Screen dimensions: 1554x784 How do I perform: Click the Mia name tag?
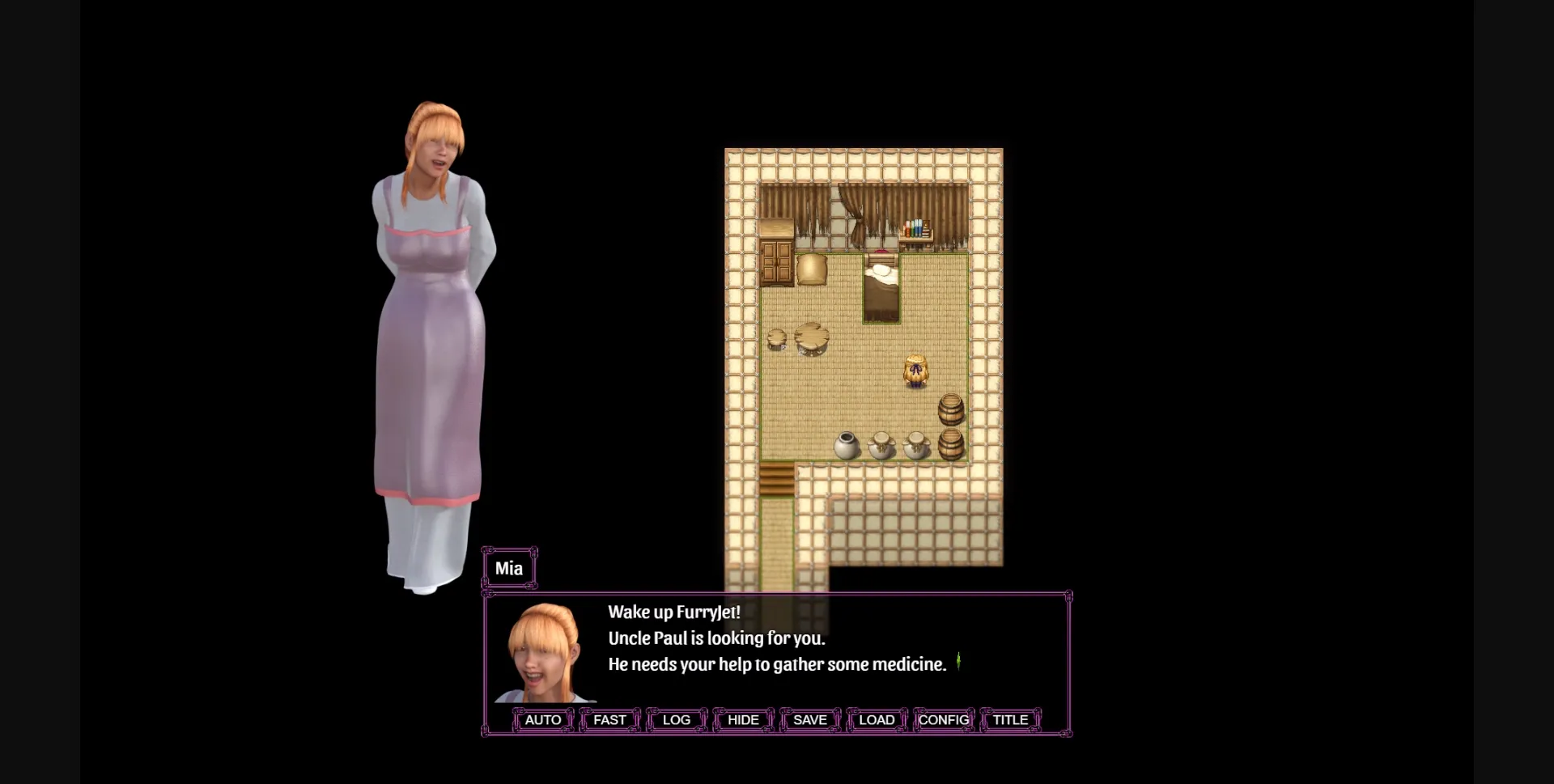coord(510,568)
